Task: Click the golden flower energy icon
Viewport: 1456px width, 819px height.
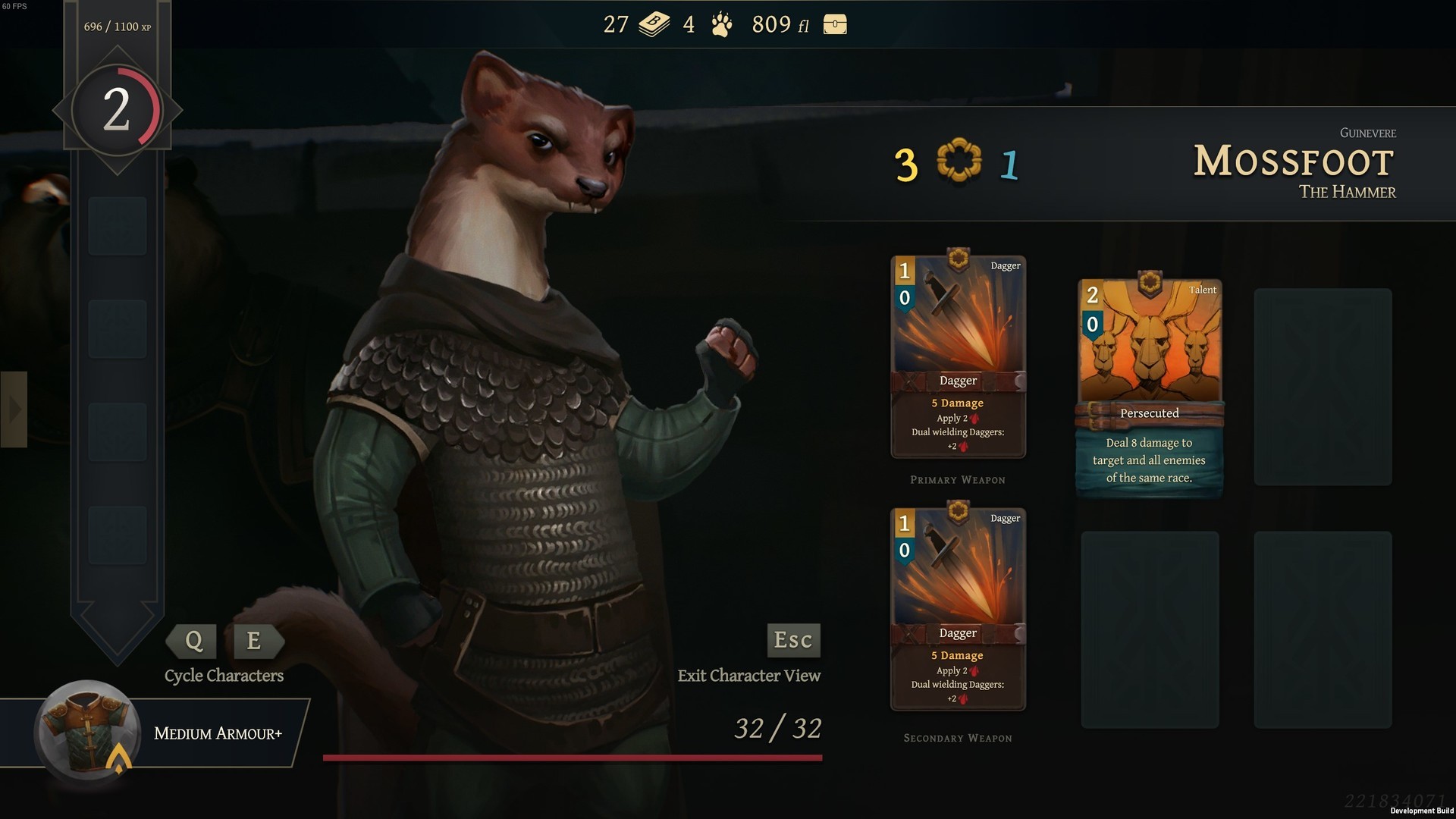Action: coord(959,160)
